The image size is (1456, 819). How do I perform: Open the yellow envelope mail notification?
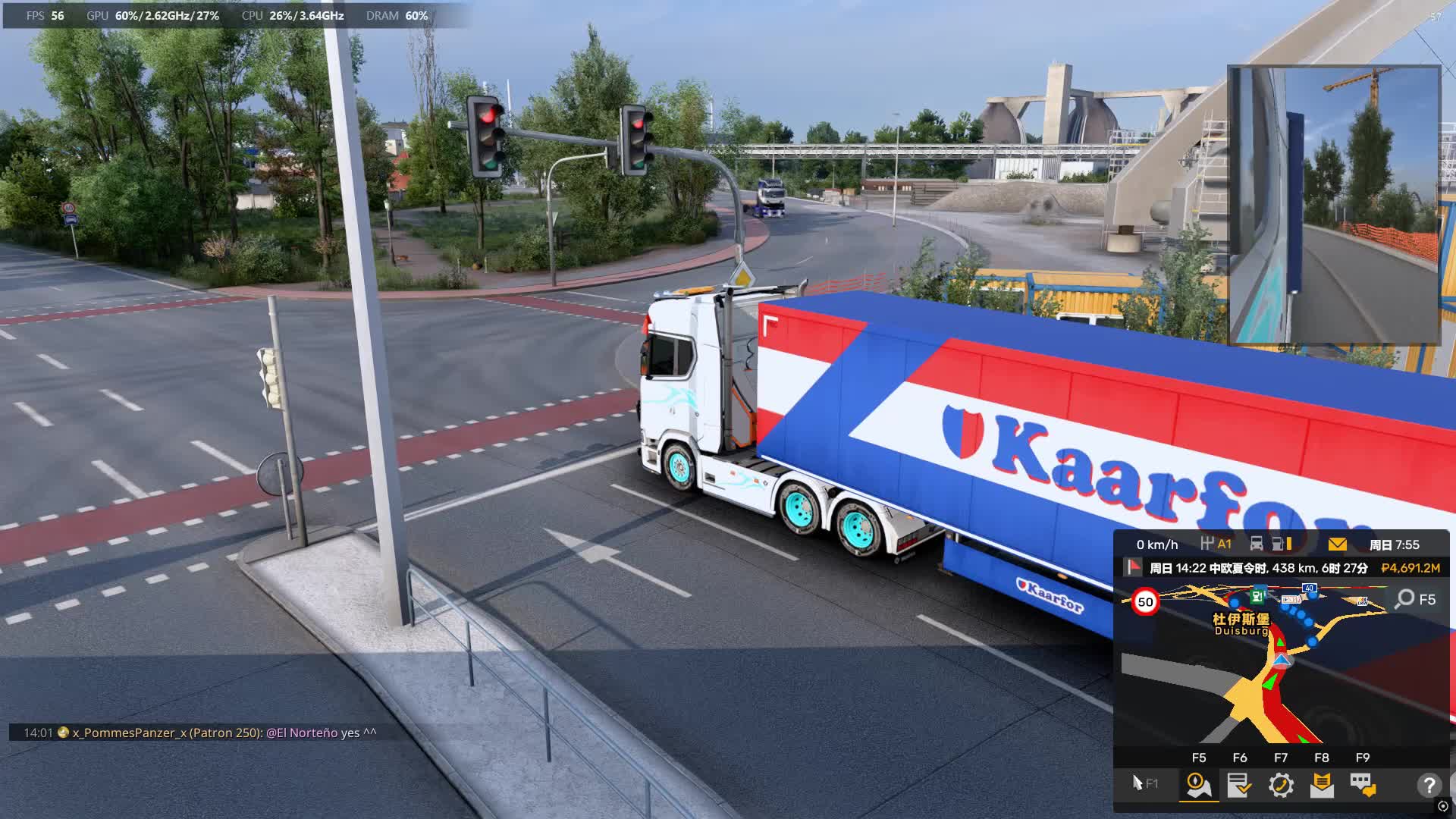point(1338,544)
